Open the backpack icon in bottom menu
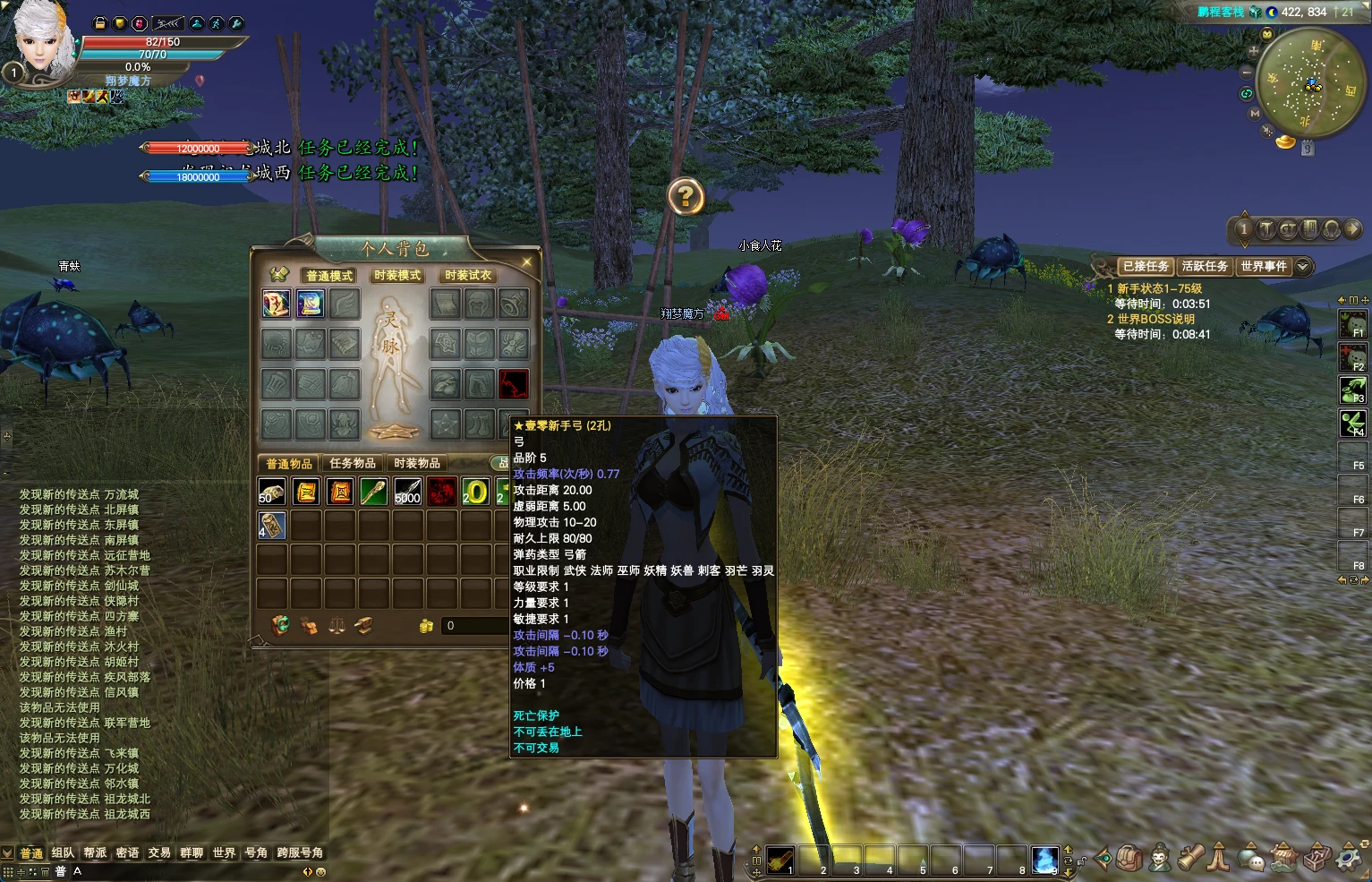 pyautogui.click(x=1129, y=858)
